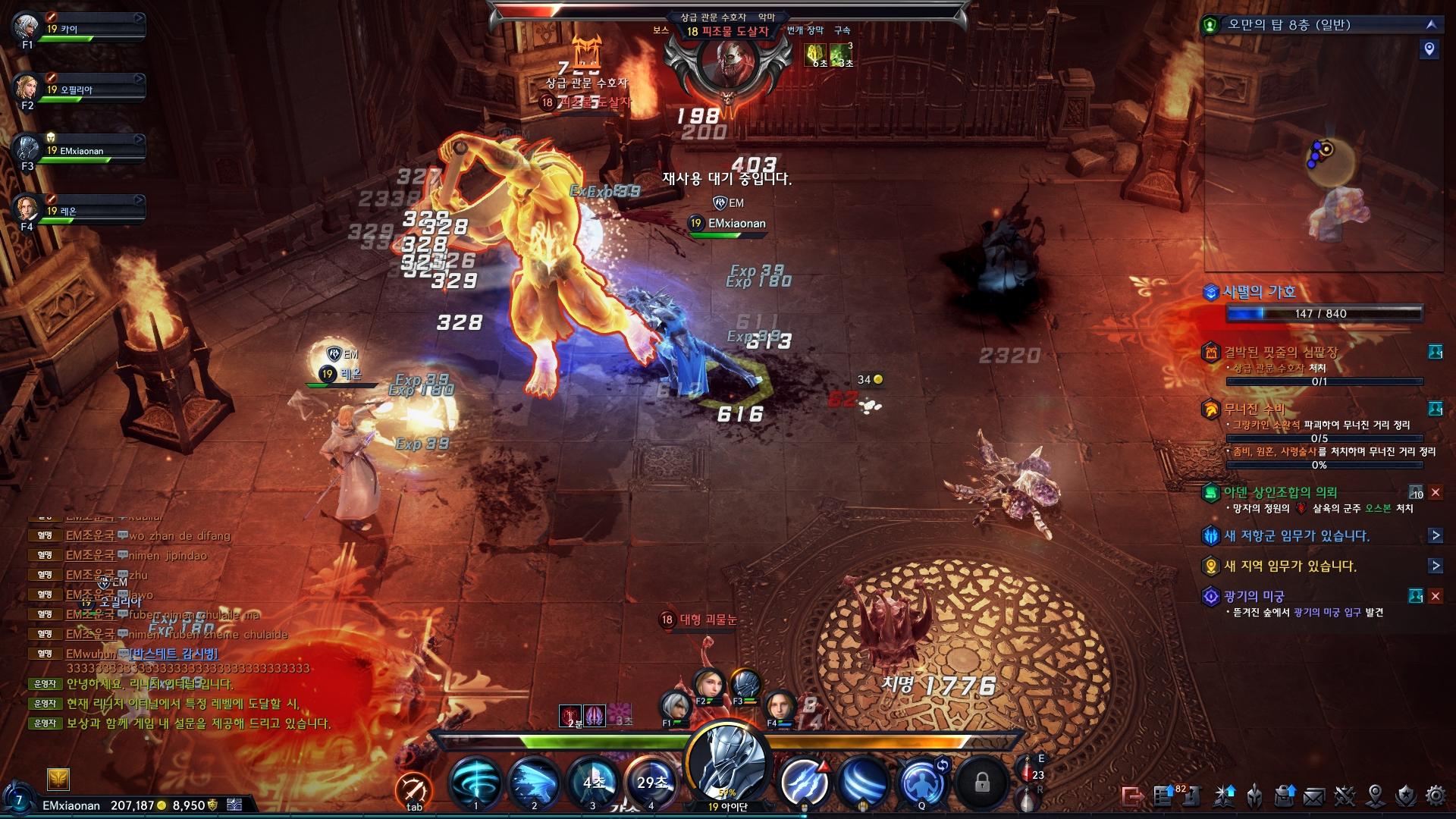Activate the ice slash skill in slot 2
This screenshot has width=1456, height=819.
click(x=534, y=781)
